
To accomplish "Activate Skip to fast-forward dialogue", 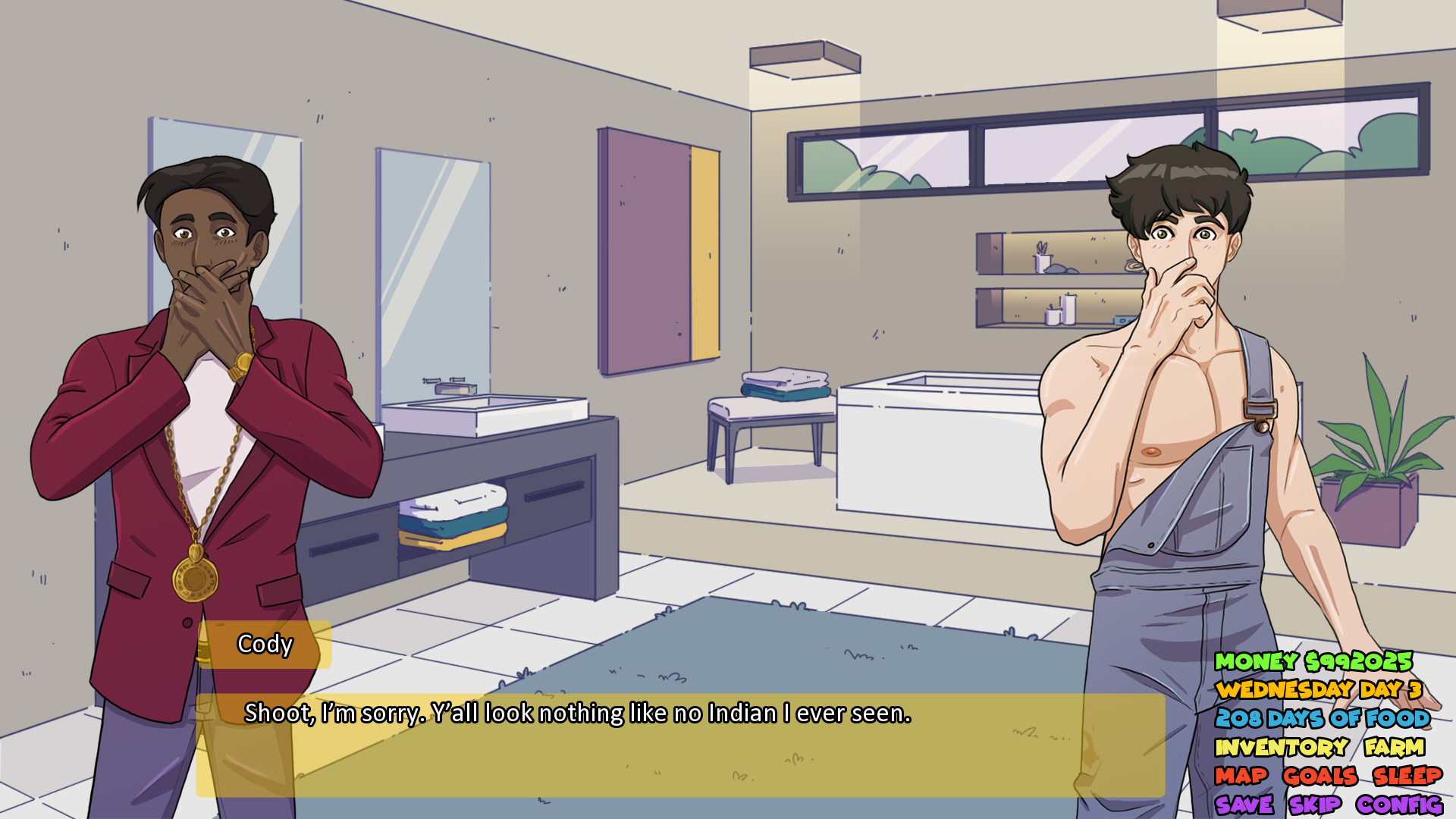I will (x=1315, y=805).
